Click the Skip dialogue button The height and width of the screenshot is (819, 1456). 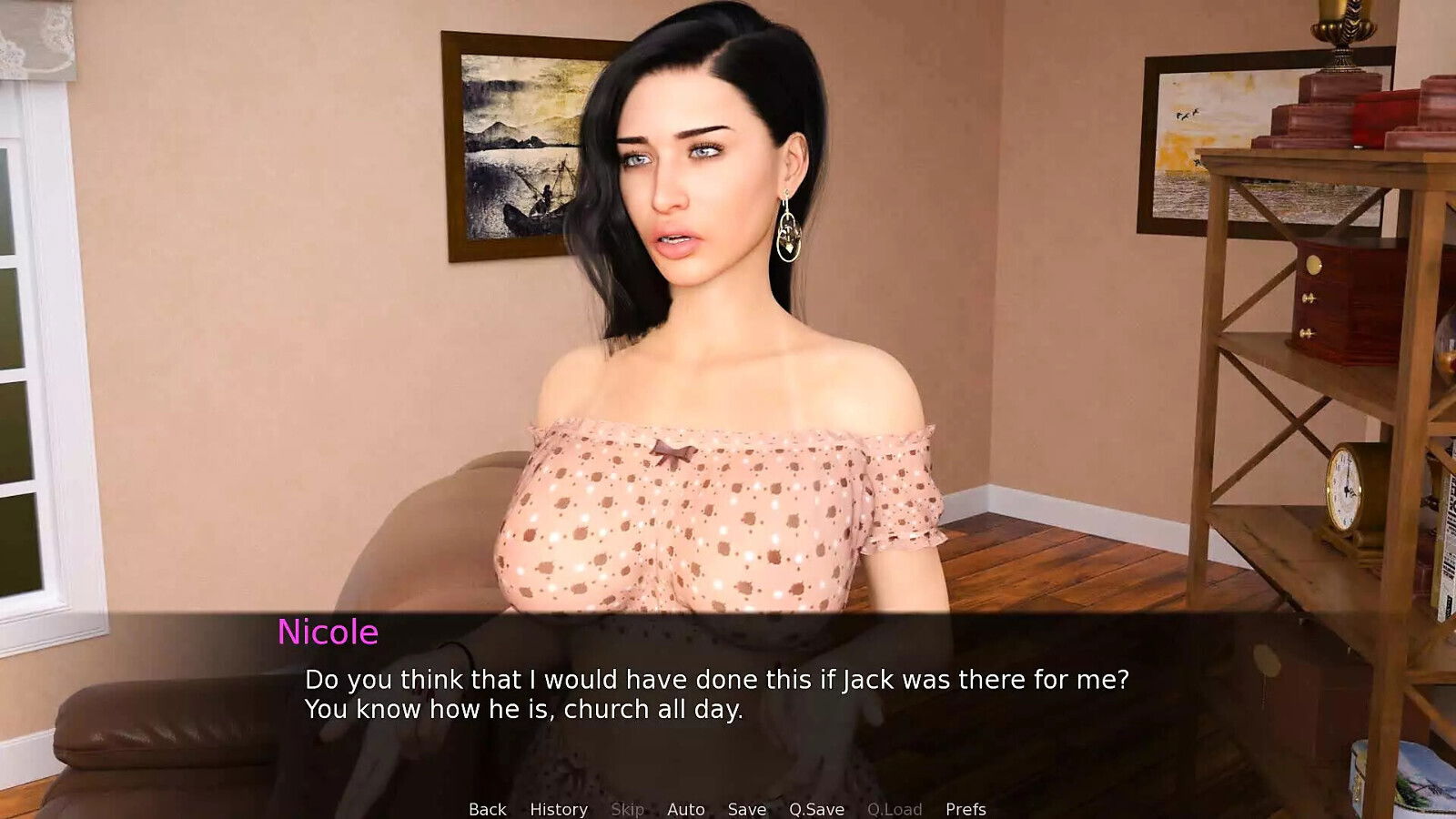coord(627,809)
